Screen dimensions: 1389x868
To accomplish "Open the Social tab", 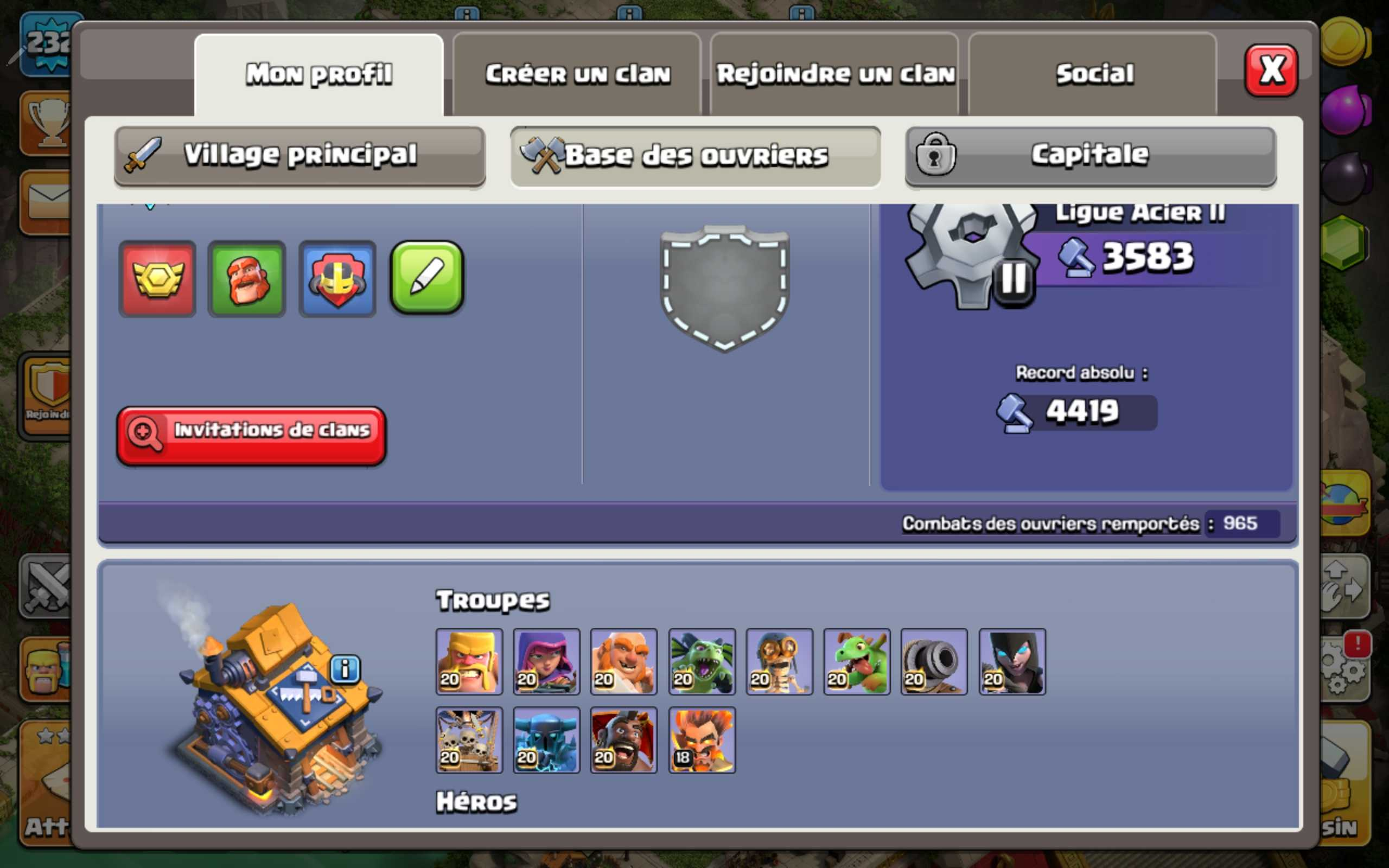I will (x=1092, y=73).
